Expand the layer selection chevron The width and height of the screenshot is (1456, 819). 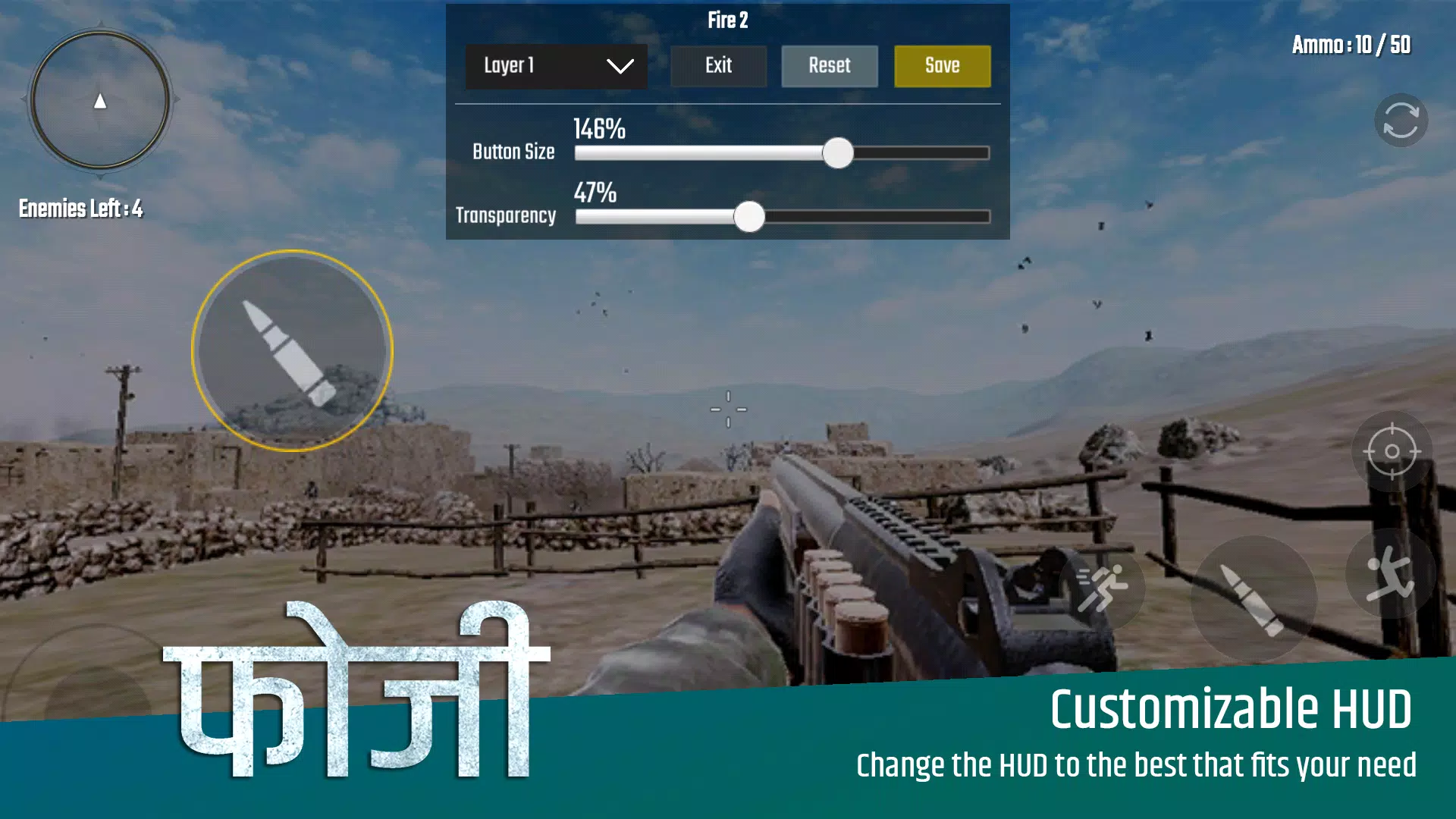[x=620, y=66]
